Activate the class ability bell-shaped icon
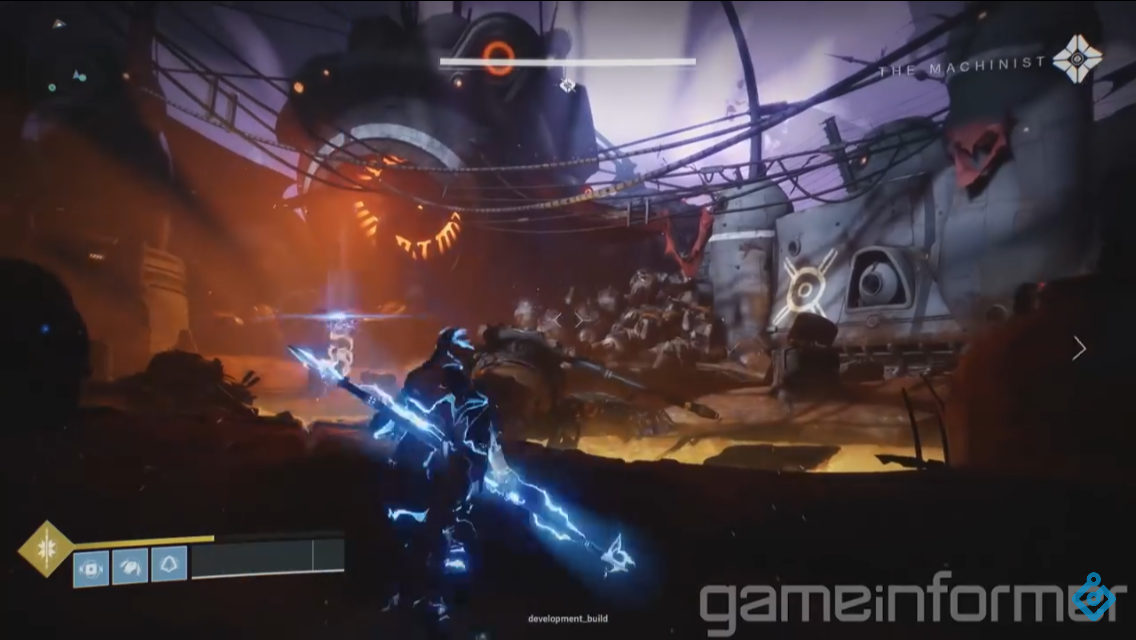The width and height of the screenshot is (1136, 640). 168,565
